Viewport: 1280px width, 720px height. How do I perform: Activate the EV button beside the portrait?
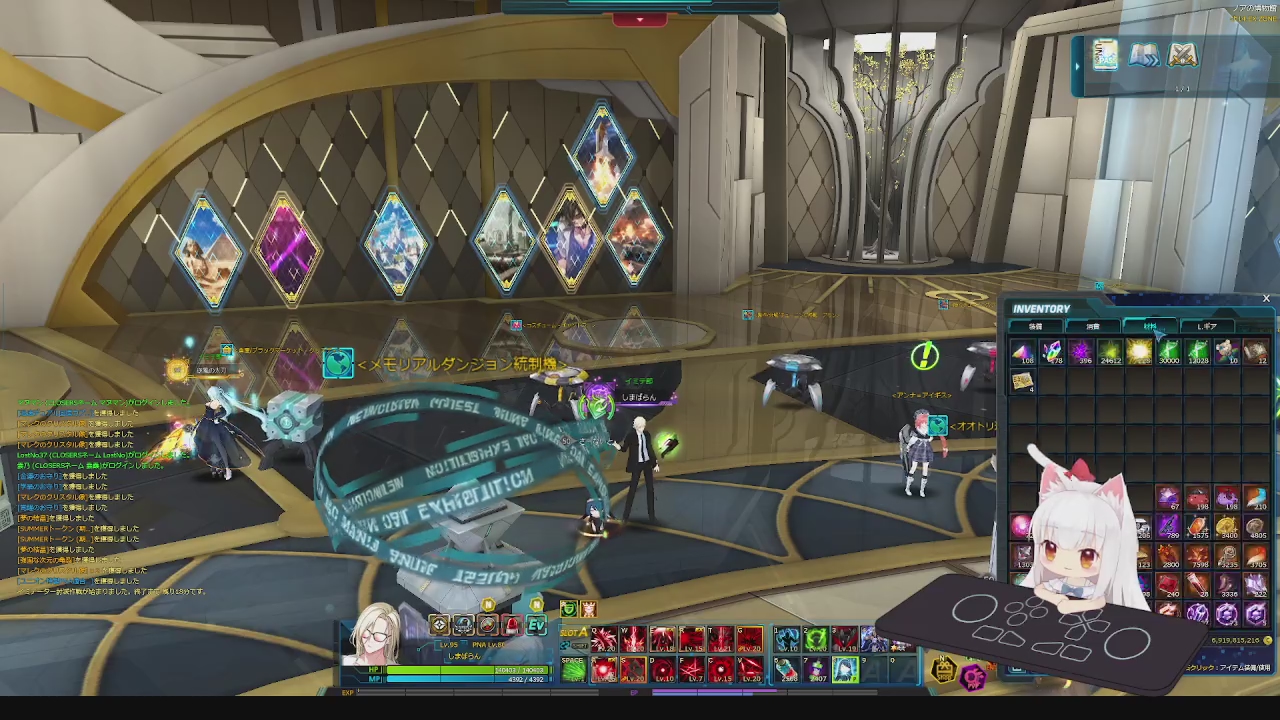click(537, 626)
